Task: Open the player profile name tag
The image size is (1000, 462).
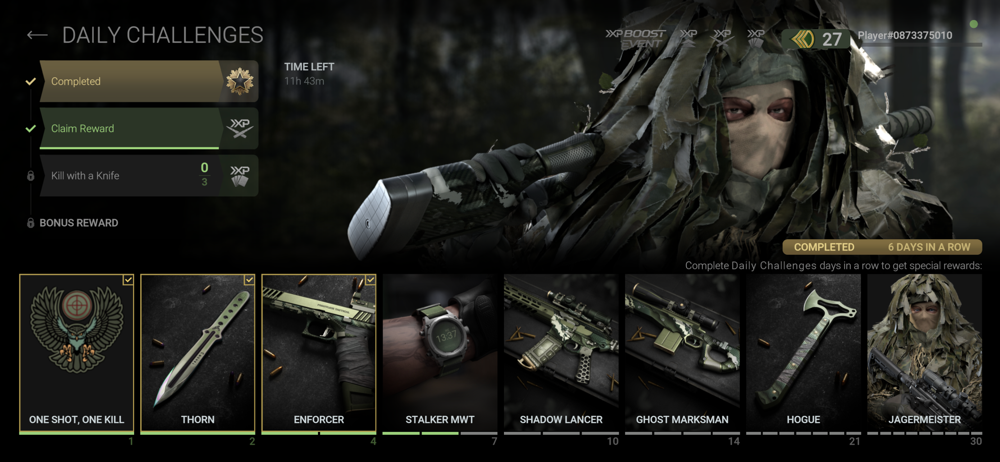Action: pyautogui.click(x=905, y=36)
